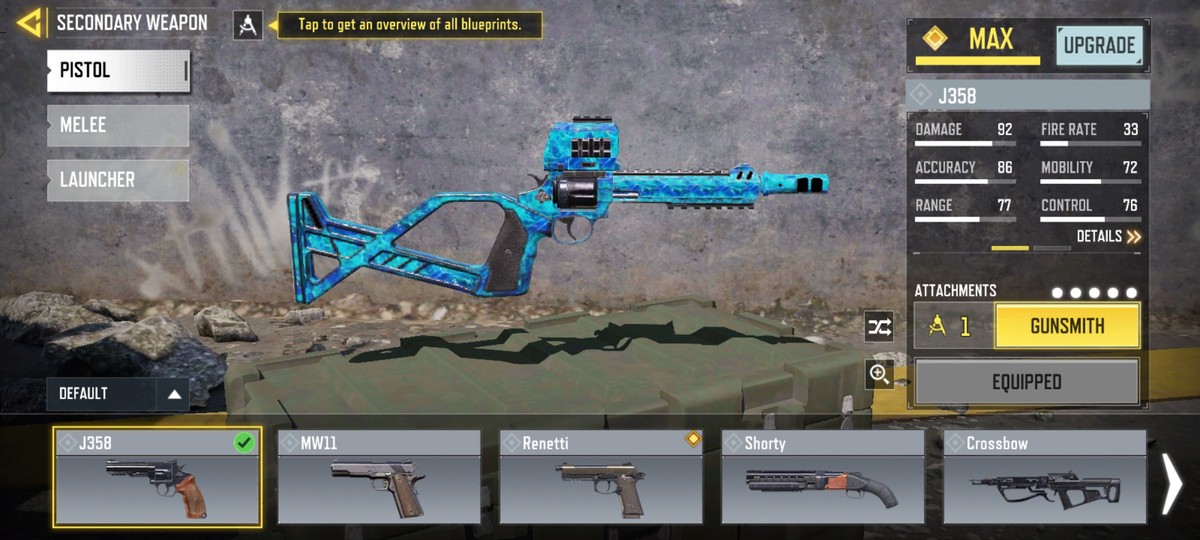Choose the Crossbow weapon card
Image resolution: width=1200 pixels, height=540 pixels.
[1045, 478]
